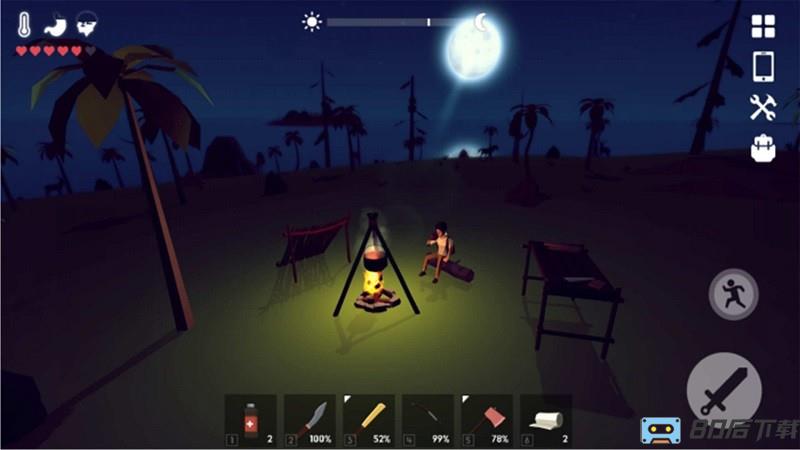Open the crafting tools menu
The image size is (800, 450).
[763, 107]
